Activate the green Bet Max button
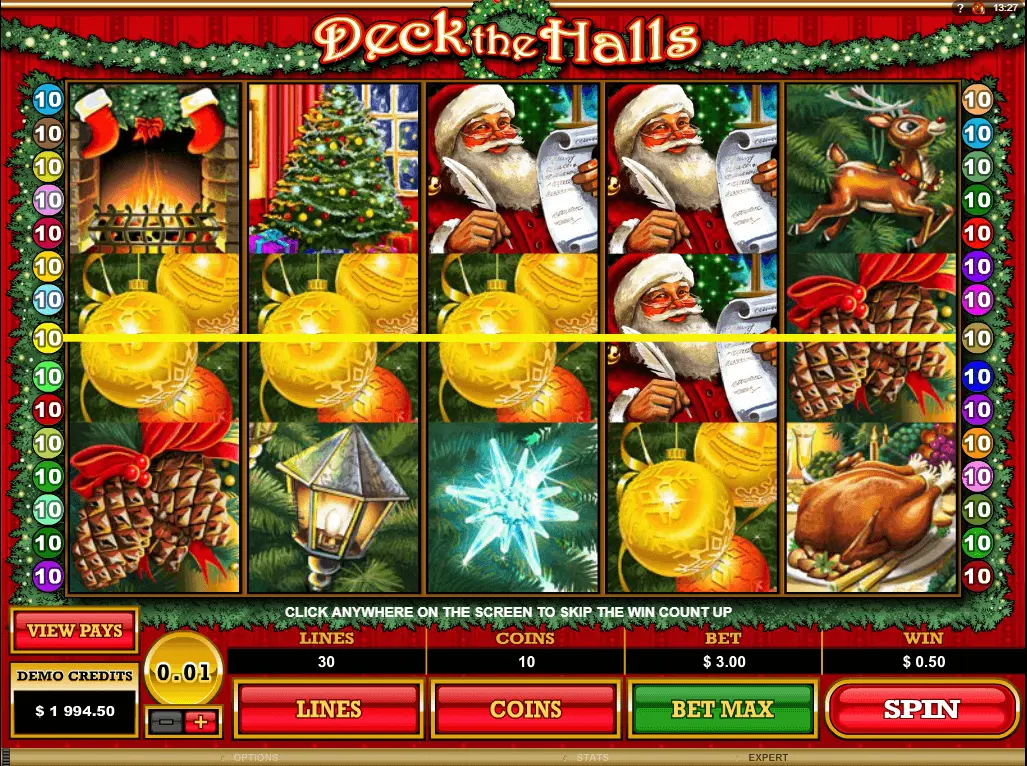Screen dimensions: 1027x766 tap(722, 709)
